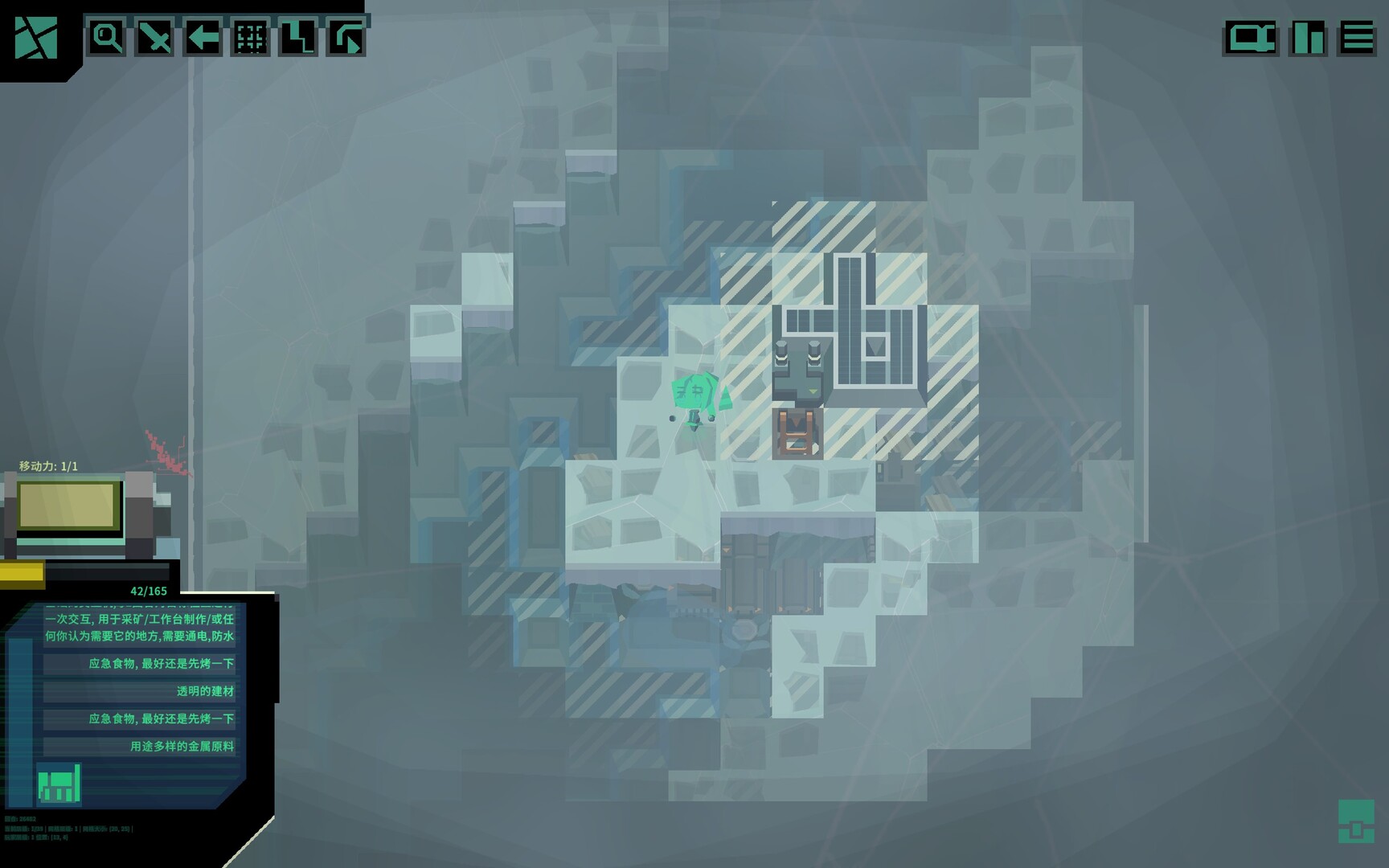Open the grid blueprint tool on the toolbar
This screenshot has height=868, width=1389.
pyautogui.click(x=251, y=37)
